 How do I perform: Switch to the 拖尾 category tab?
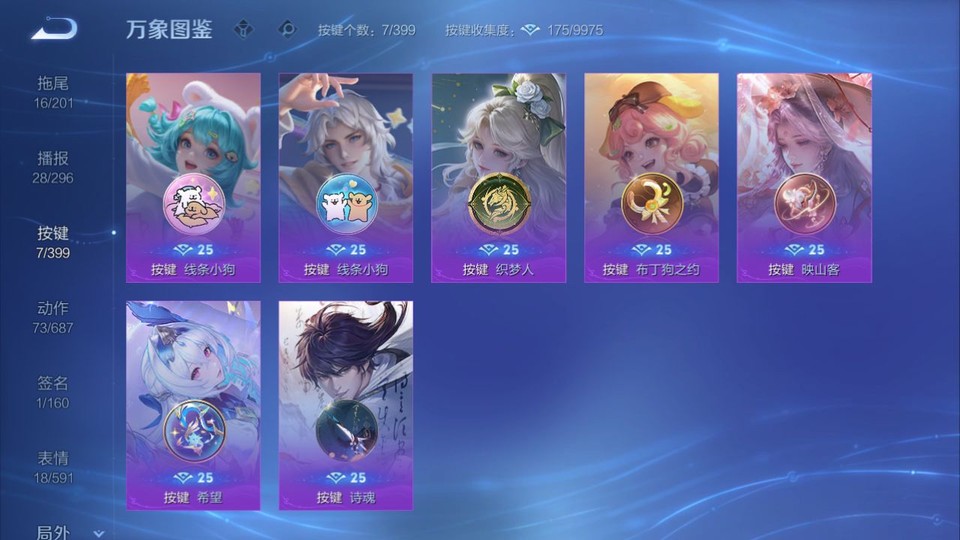[54, 92]
